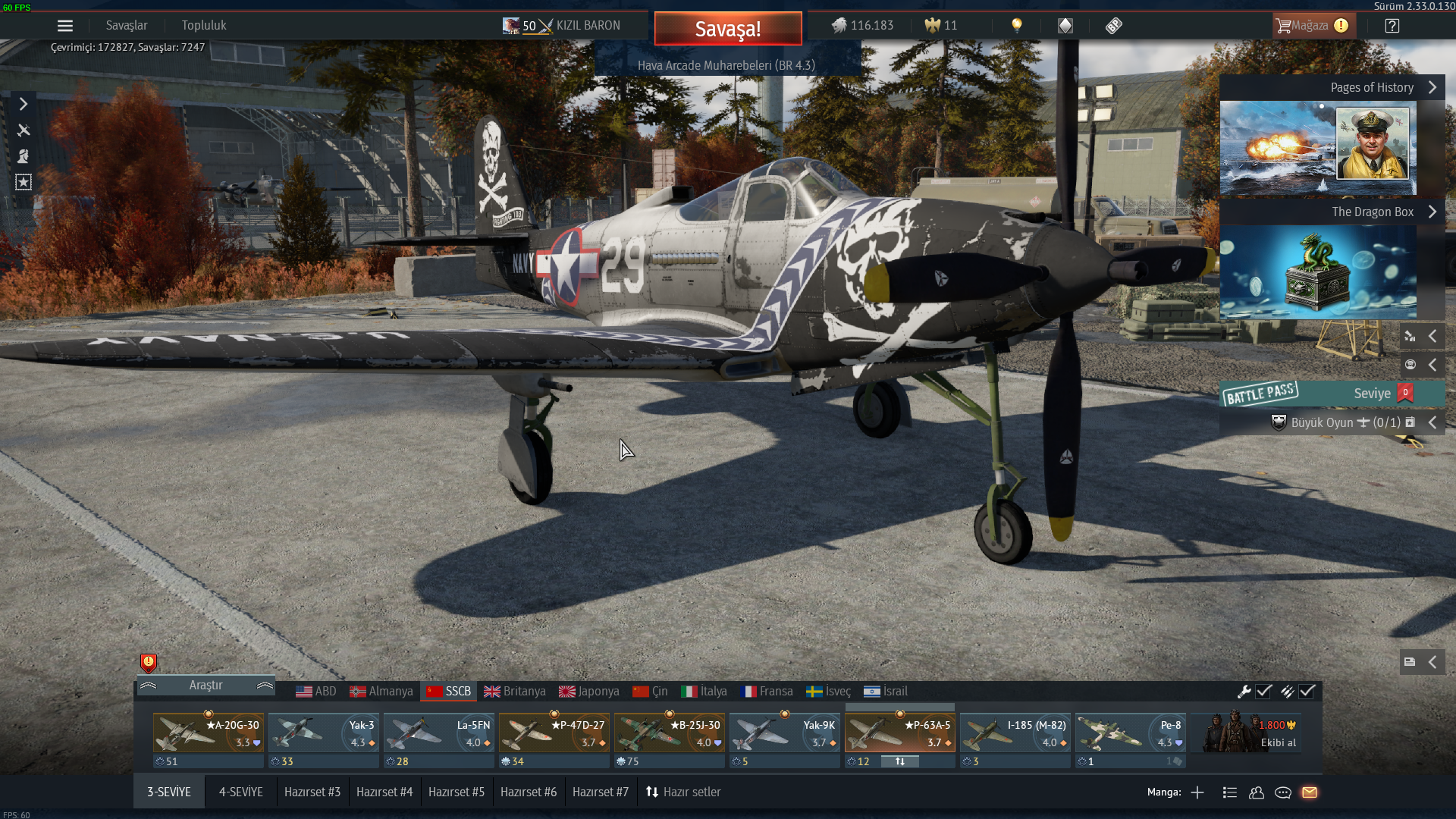Switch to the 4-SEVİYE preset
Viewport: 1456px width, 819px height.
tap(241, 792)
